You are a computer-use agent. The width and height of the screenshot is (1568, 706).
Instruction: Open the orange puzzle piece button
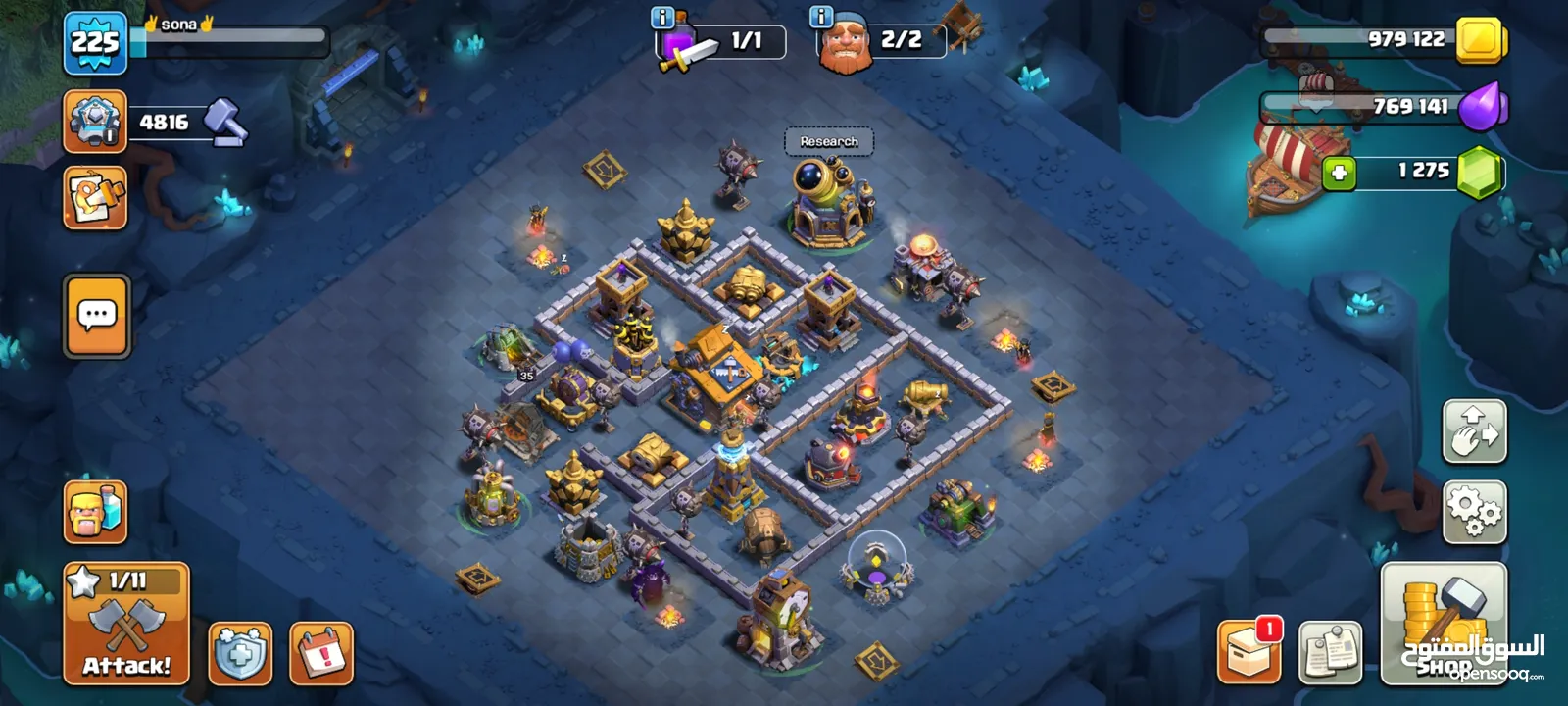(95, 198)
